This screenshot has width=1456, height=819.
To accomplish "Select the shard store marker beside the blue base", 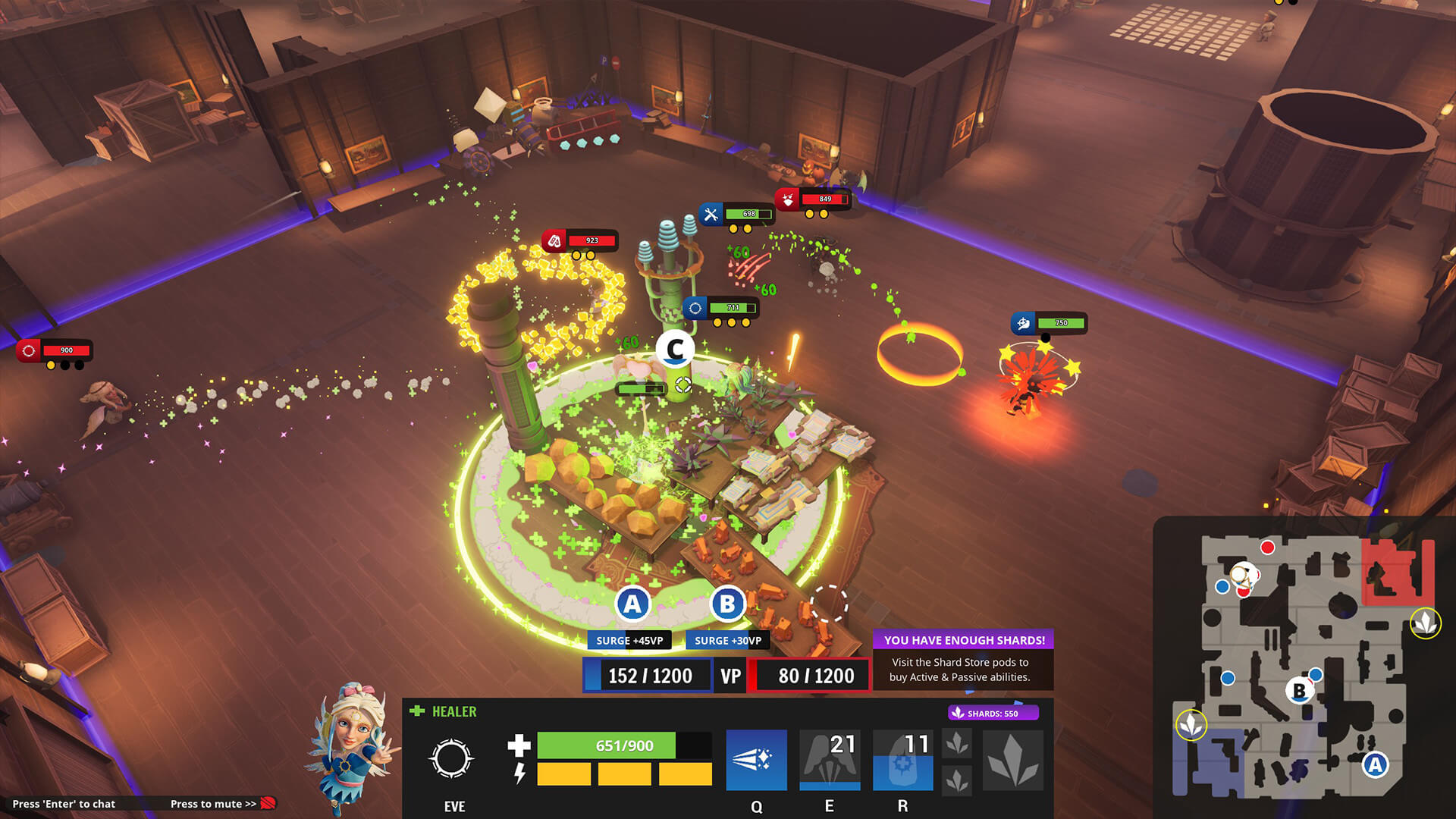I will click(1191, 724).
